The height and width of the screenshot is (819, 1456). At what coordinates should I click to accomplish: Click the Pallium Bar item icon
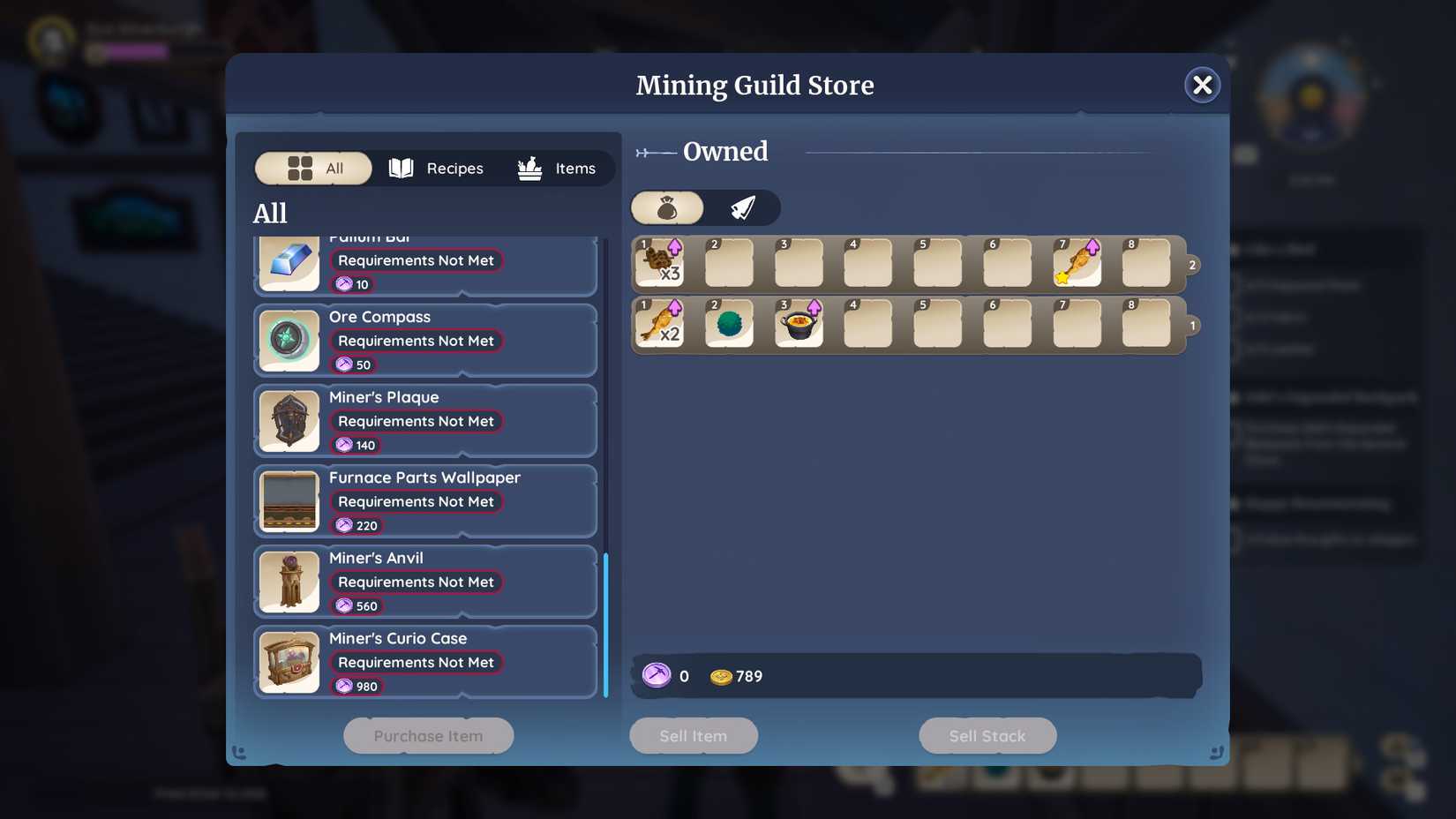(289, 262)
